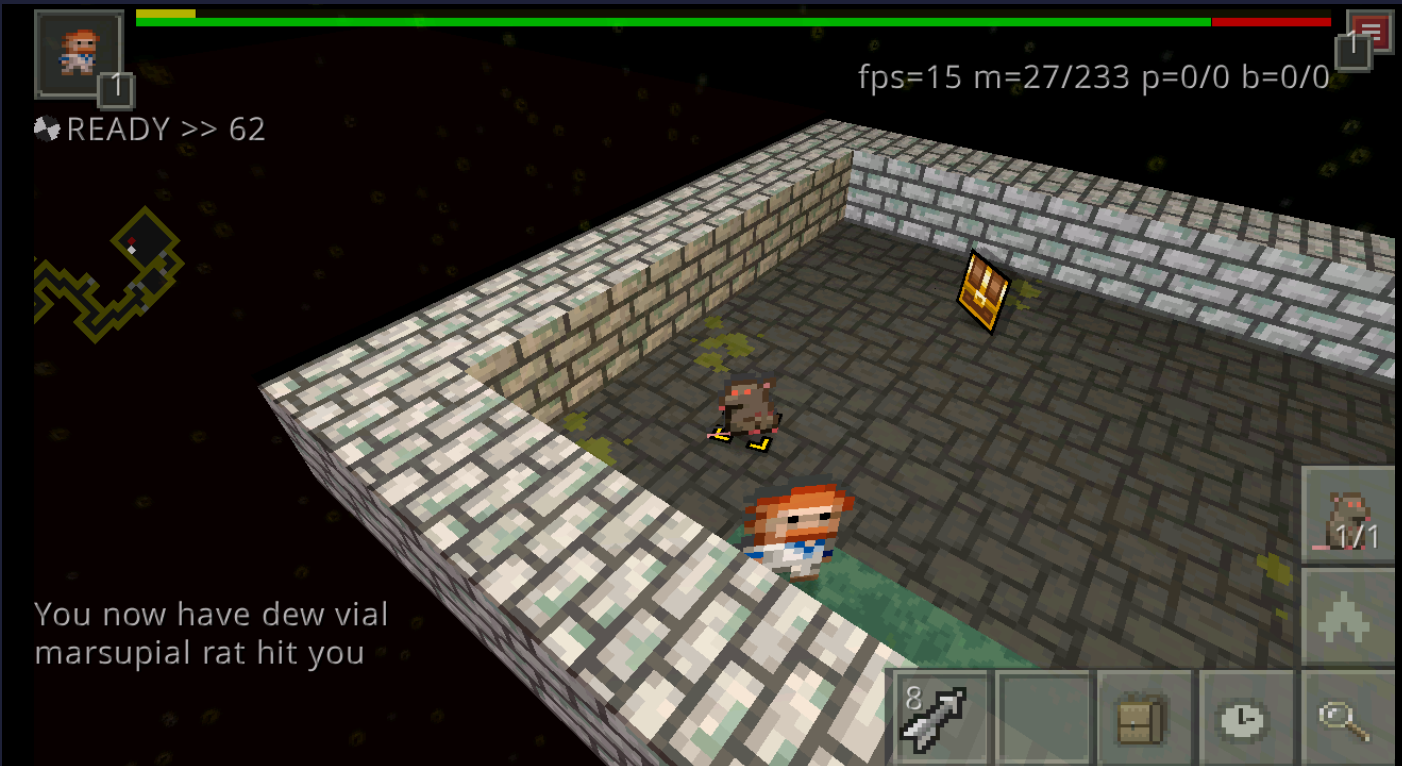Tap the busy spinner beside READY

[x=45, y=128]
